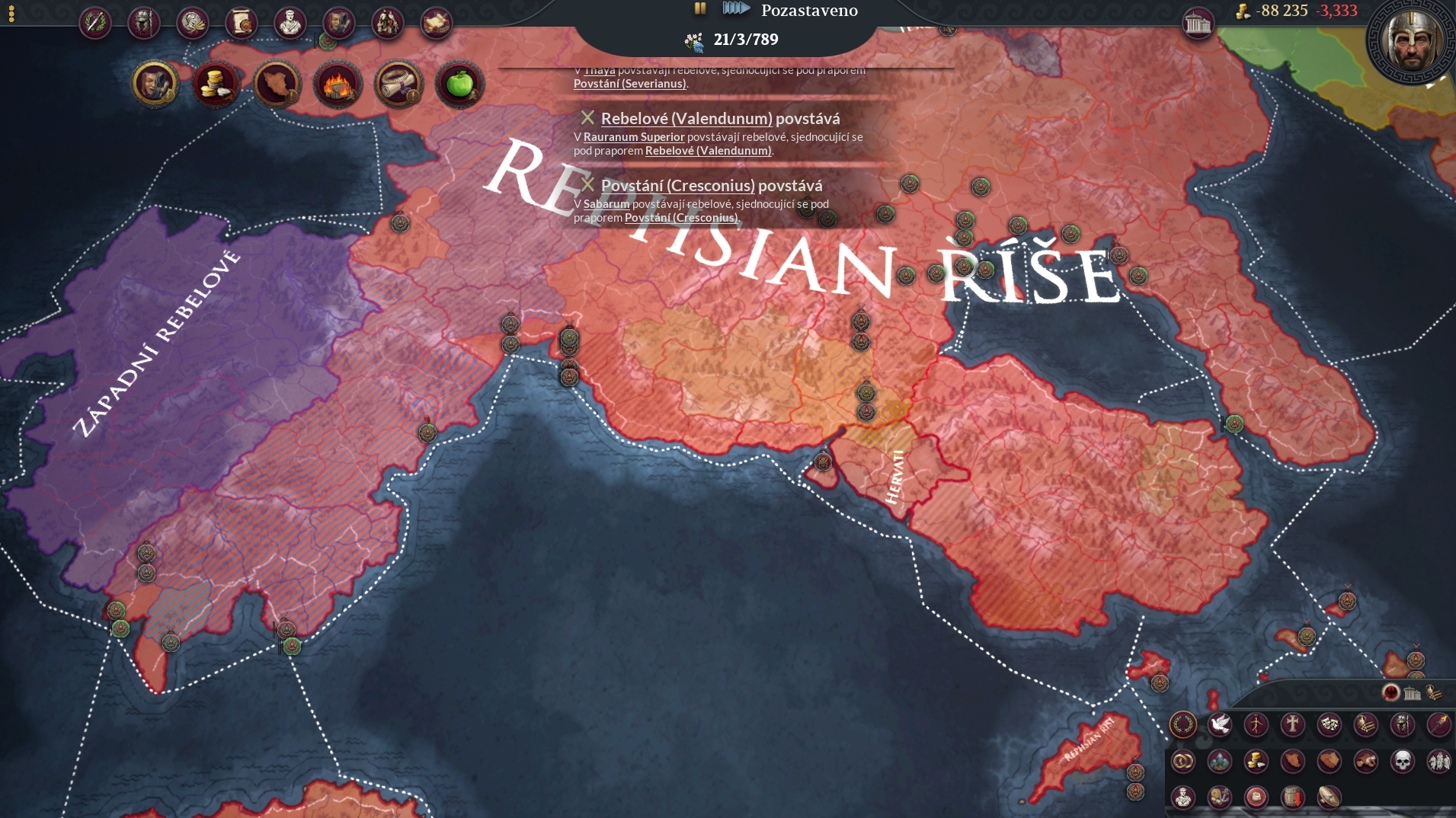The width and height of the screenshot is (1456, 818).
Task: Change game speed using the arrow indicator
Action: (x=736, y=8)
